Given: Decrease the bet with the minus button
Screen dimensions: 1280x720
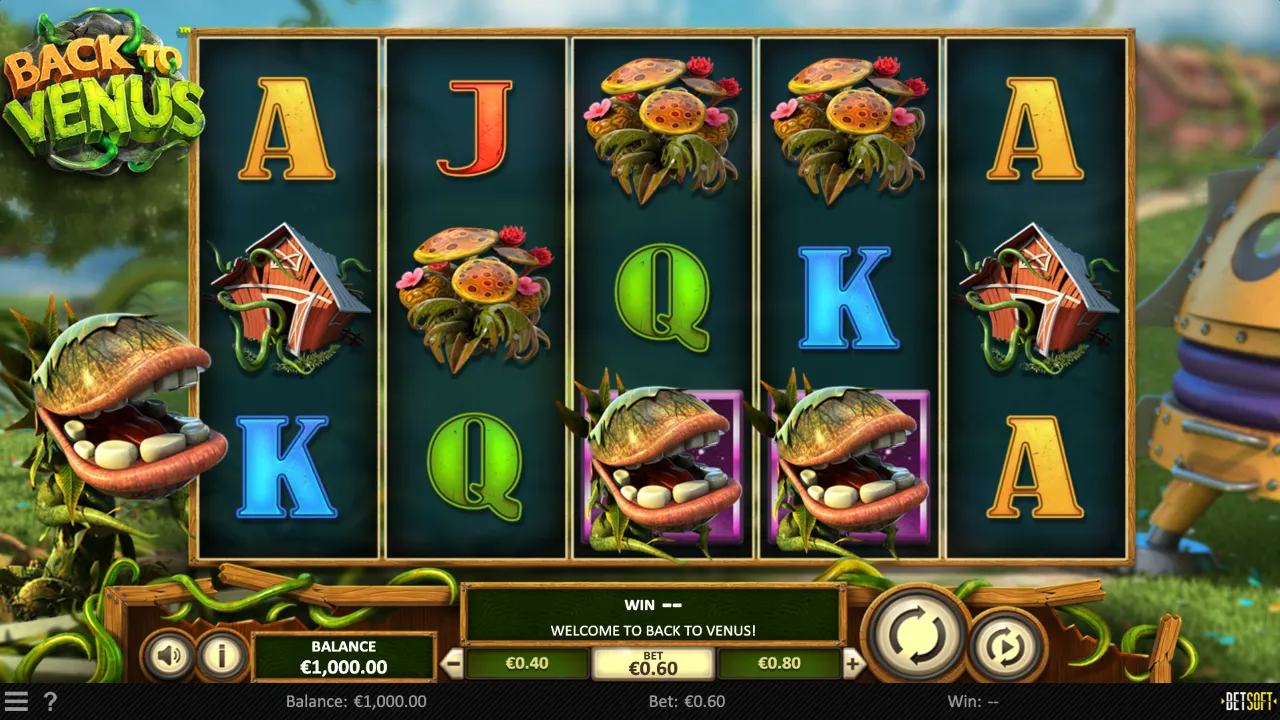Looking at the screenshot, I should [x=453, y=663].
